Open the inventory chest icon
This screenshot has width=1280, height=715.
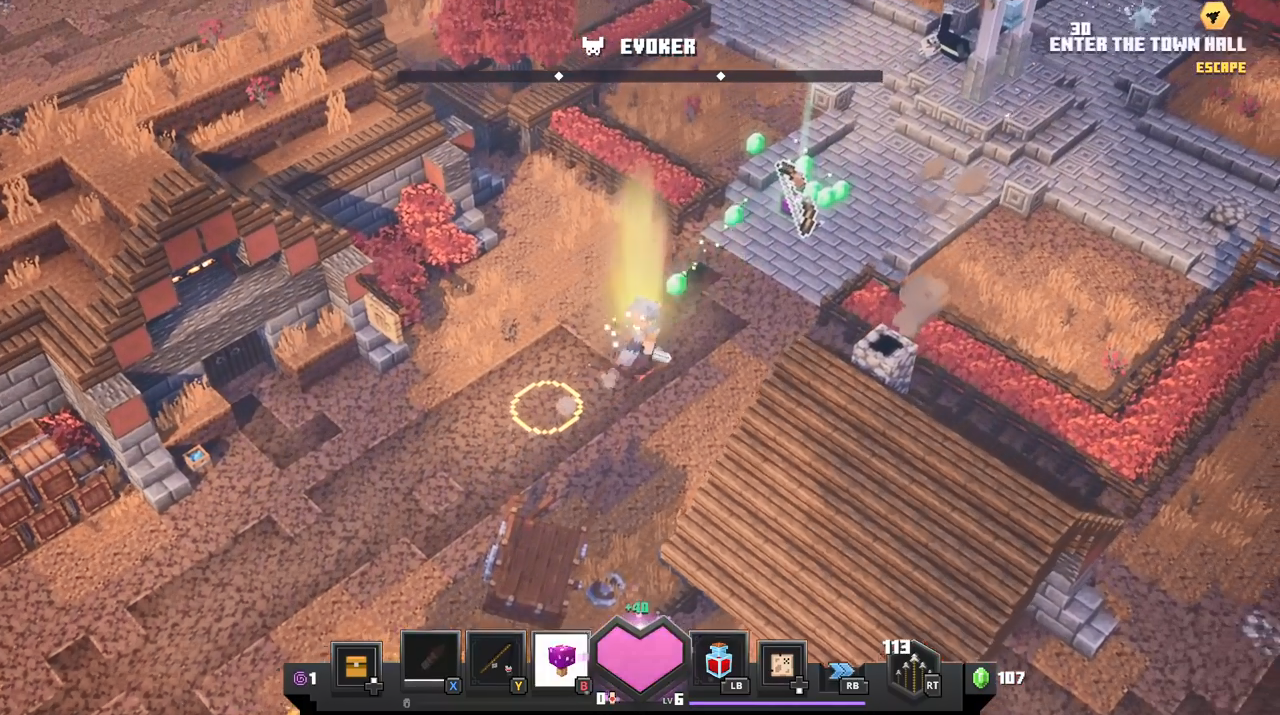[356, 666]
